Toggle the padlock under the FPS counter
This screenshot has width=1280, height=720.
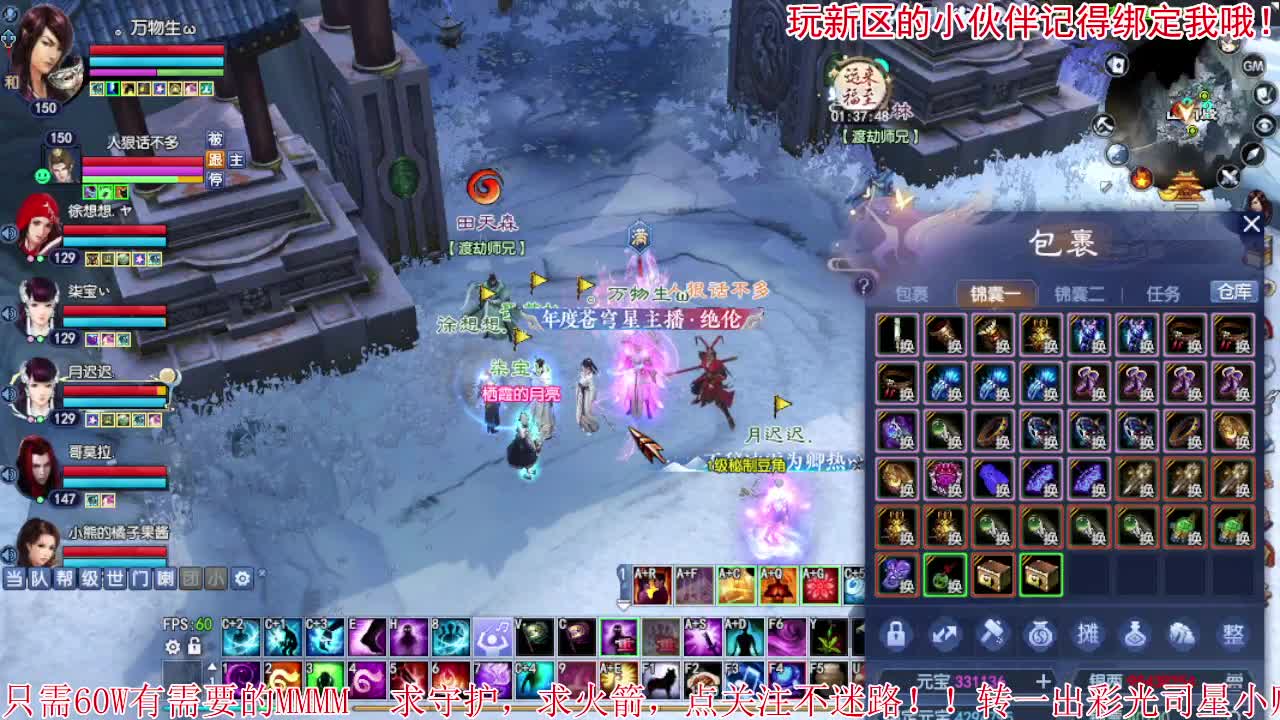[x=194, y=647]
